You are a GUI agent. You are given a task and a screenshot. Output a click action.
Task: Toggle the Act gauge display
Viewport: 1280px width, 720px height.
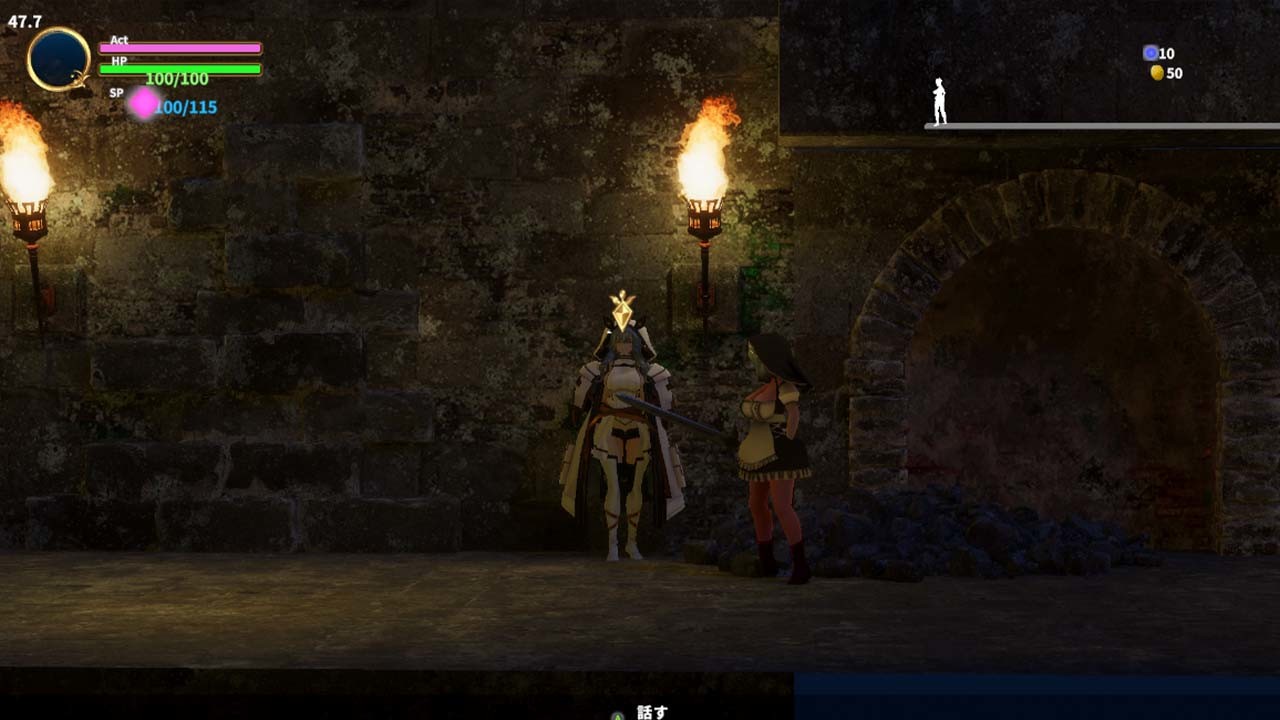click(180, 48)
